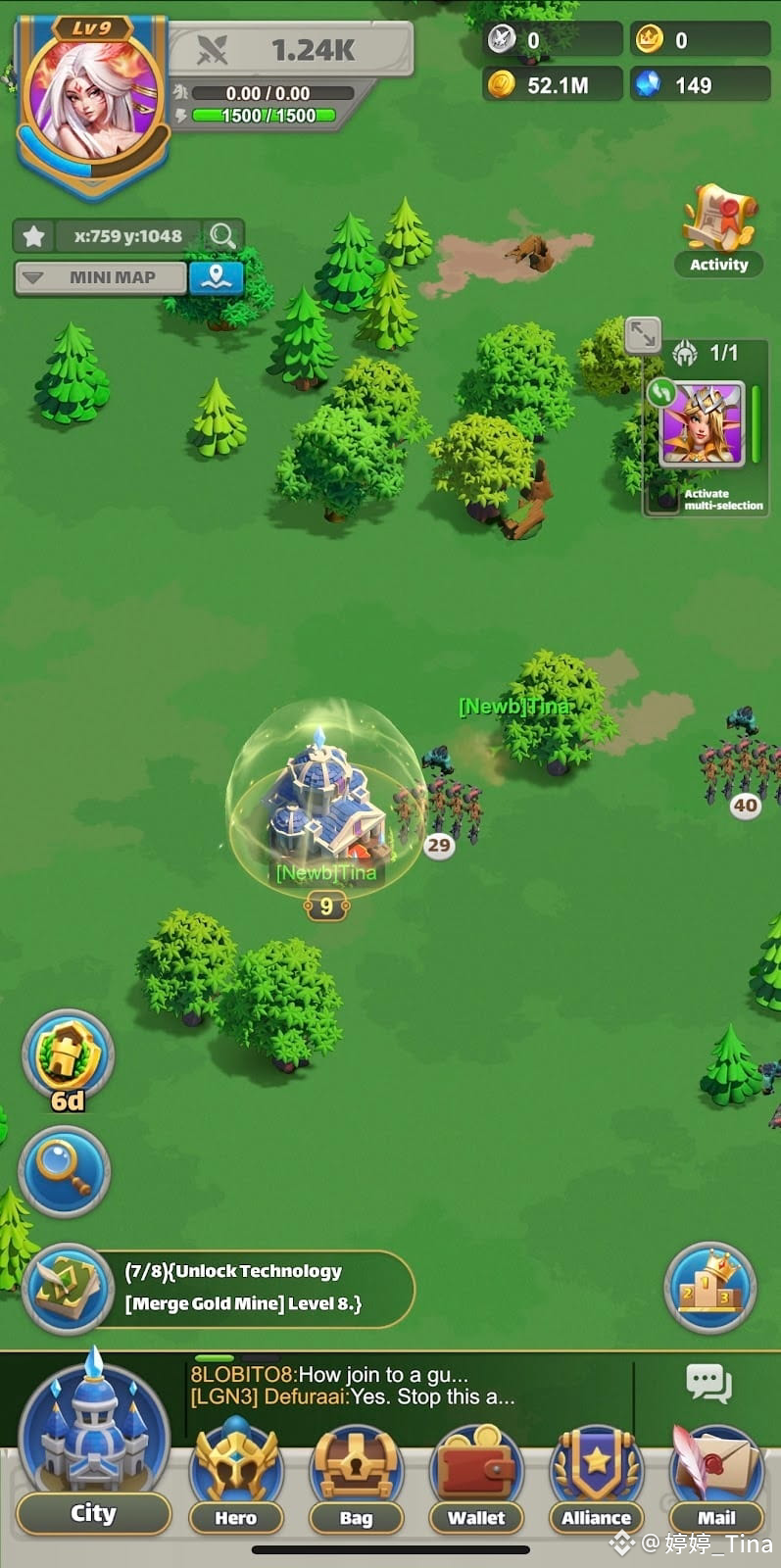The height and width of the screenshot is (1568, 781).
Task: Tap the blue magnifying glass search button
Action: point(65,1171)
